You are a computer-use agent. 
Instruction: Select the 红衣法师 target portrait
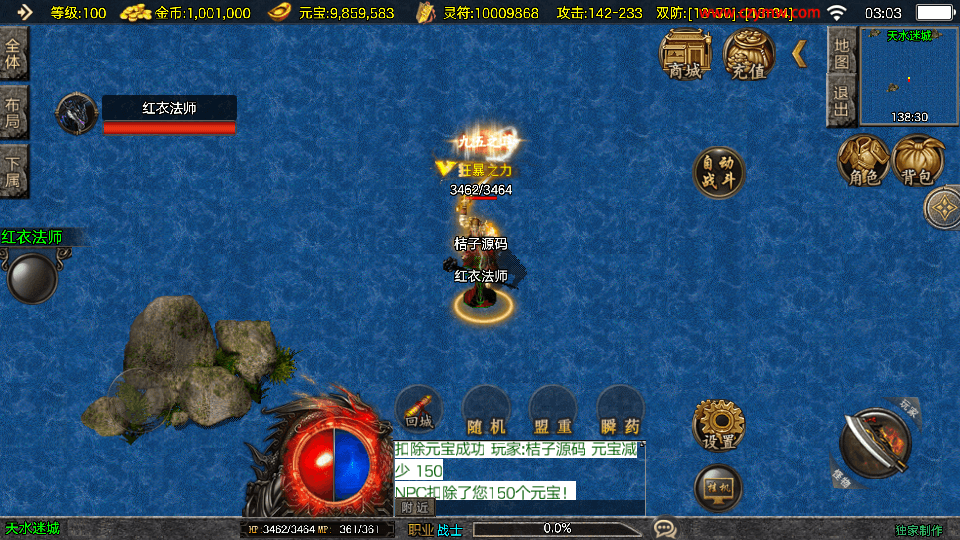point(76,114)
